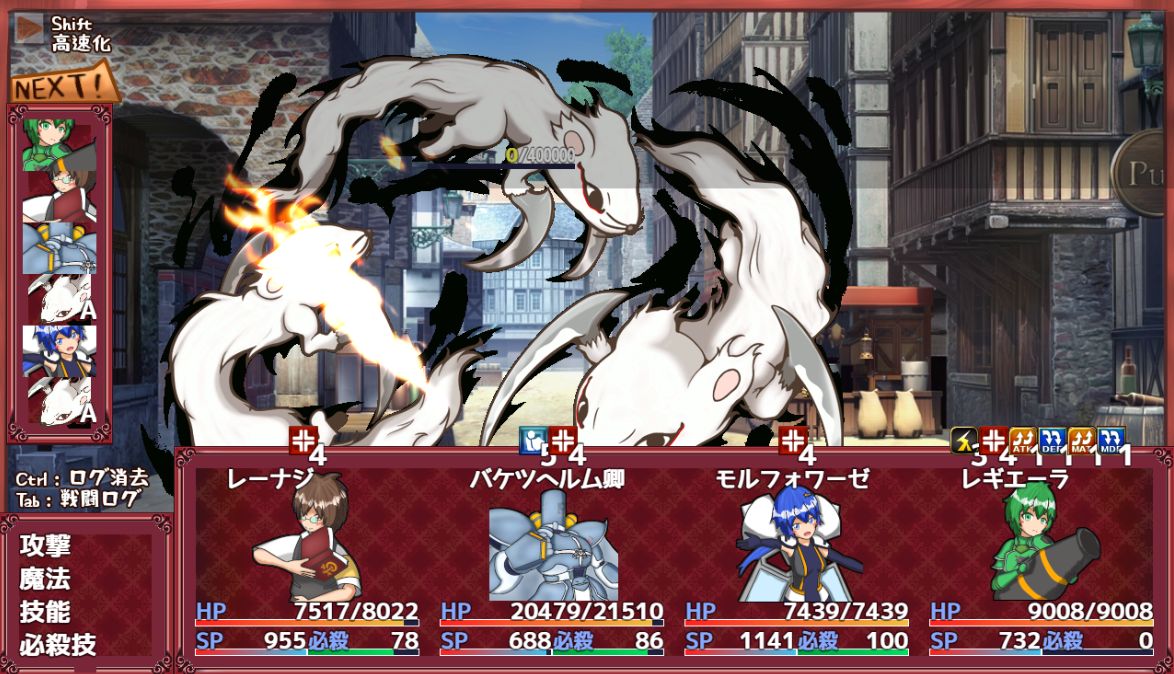
Task: Inspect the yellow lightning status icon
Action: (963, 440)
